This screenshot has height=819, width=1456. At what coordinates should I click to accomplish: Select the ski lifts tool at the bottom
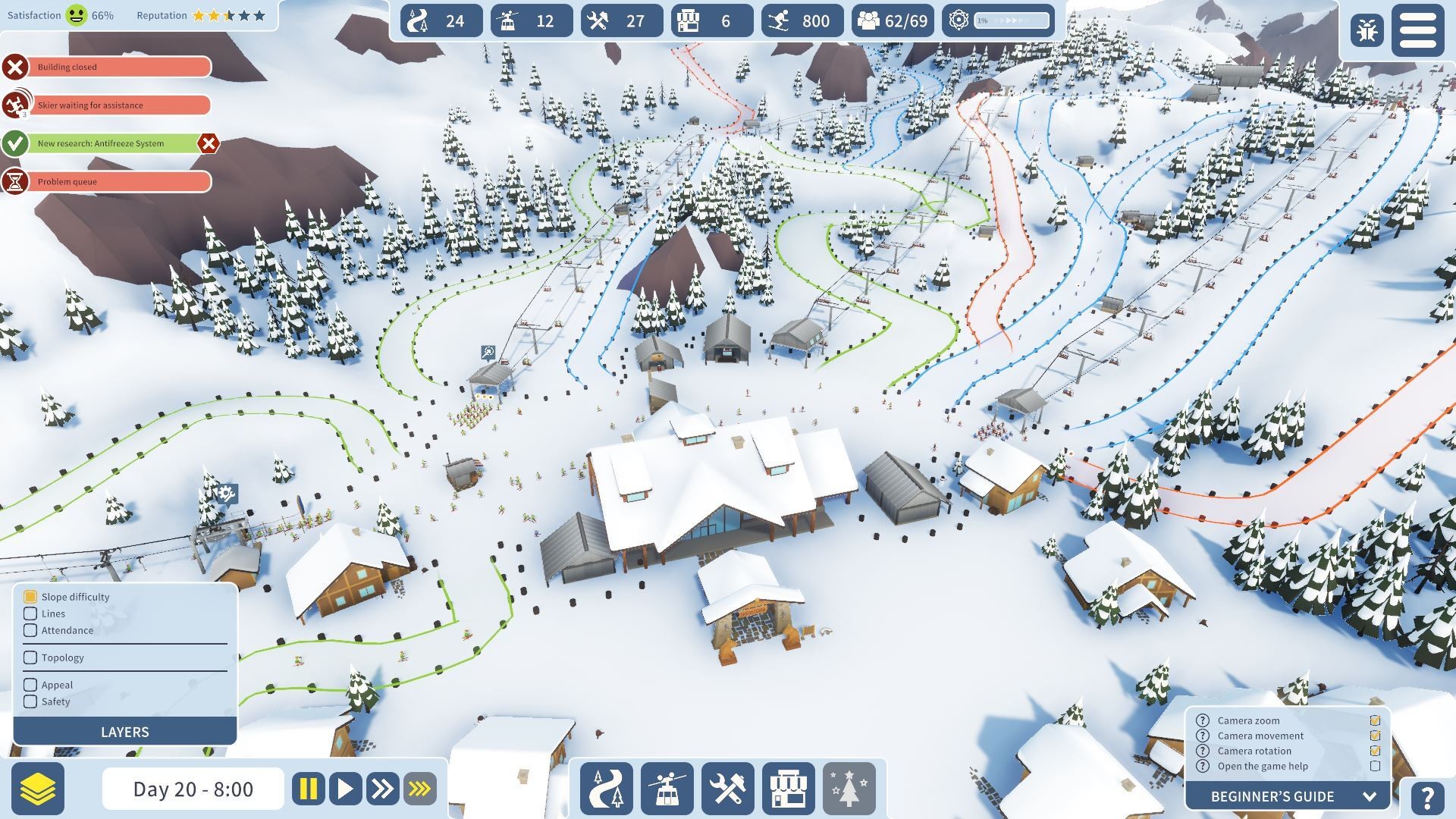[x=667, y=789]
